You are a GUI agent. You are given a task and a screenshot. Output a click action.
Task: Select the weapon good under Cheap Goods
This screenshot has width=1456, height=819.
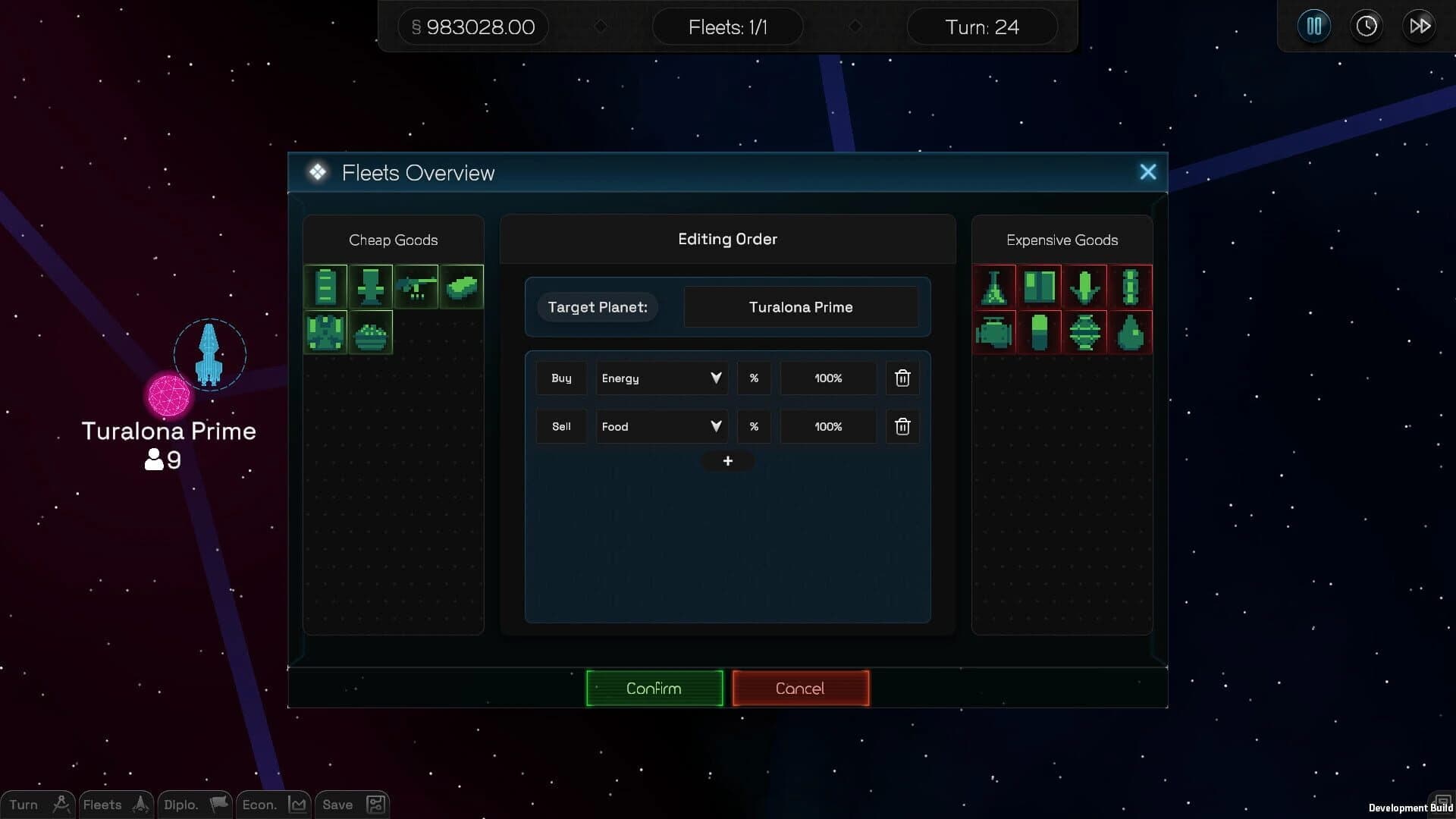(x=416, y=287)
